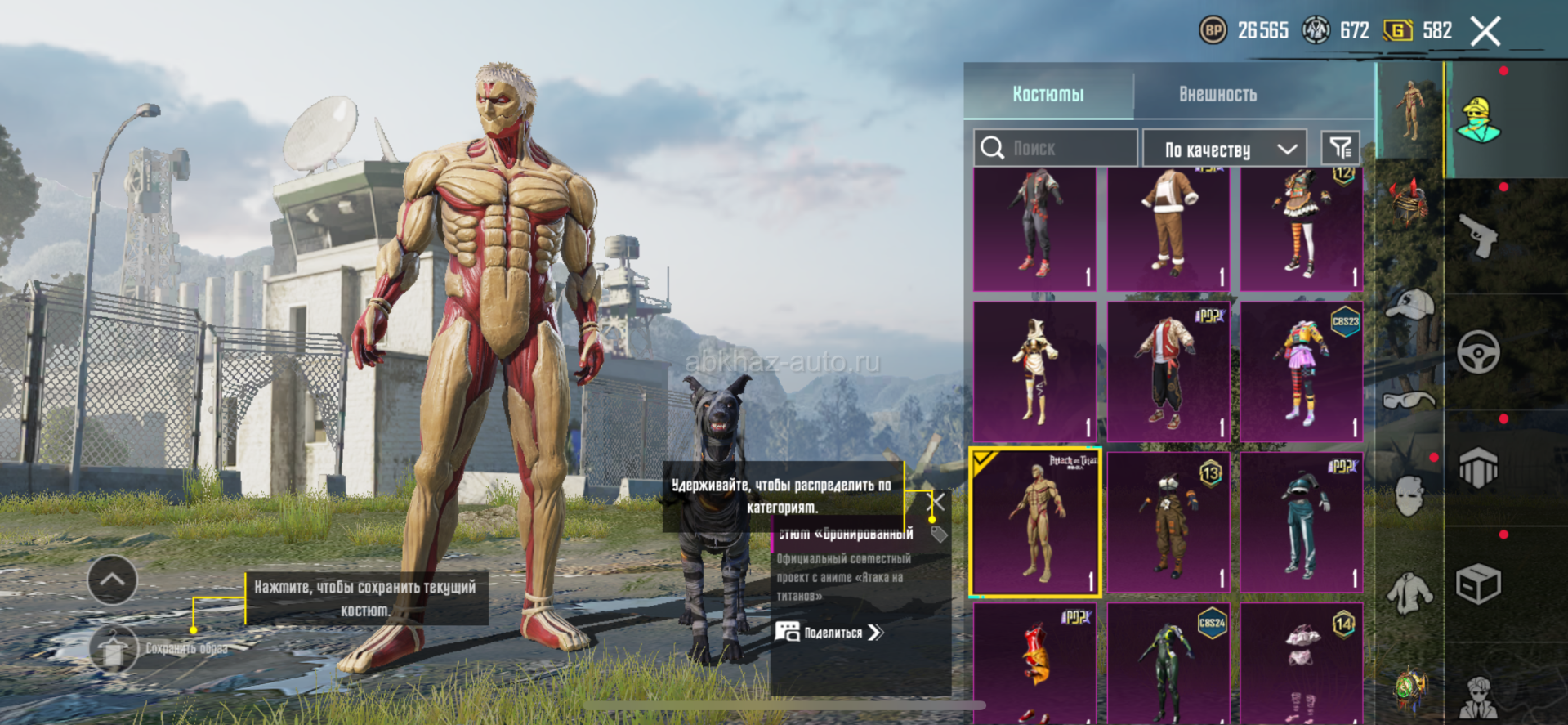The width and height of the screenshot is (1568, 725).
Task: Select the teal tracksuit costume
Action: point(1302,521)
